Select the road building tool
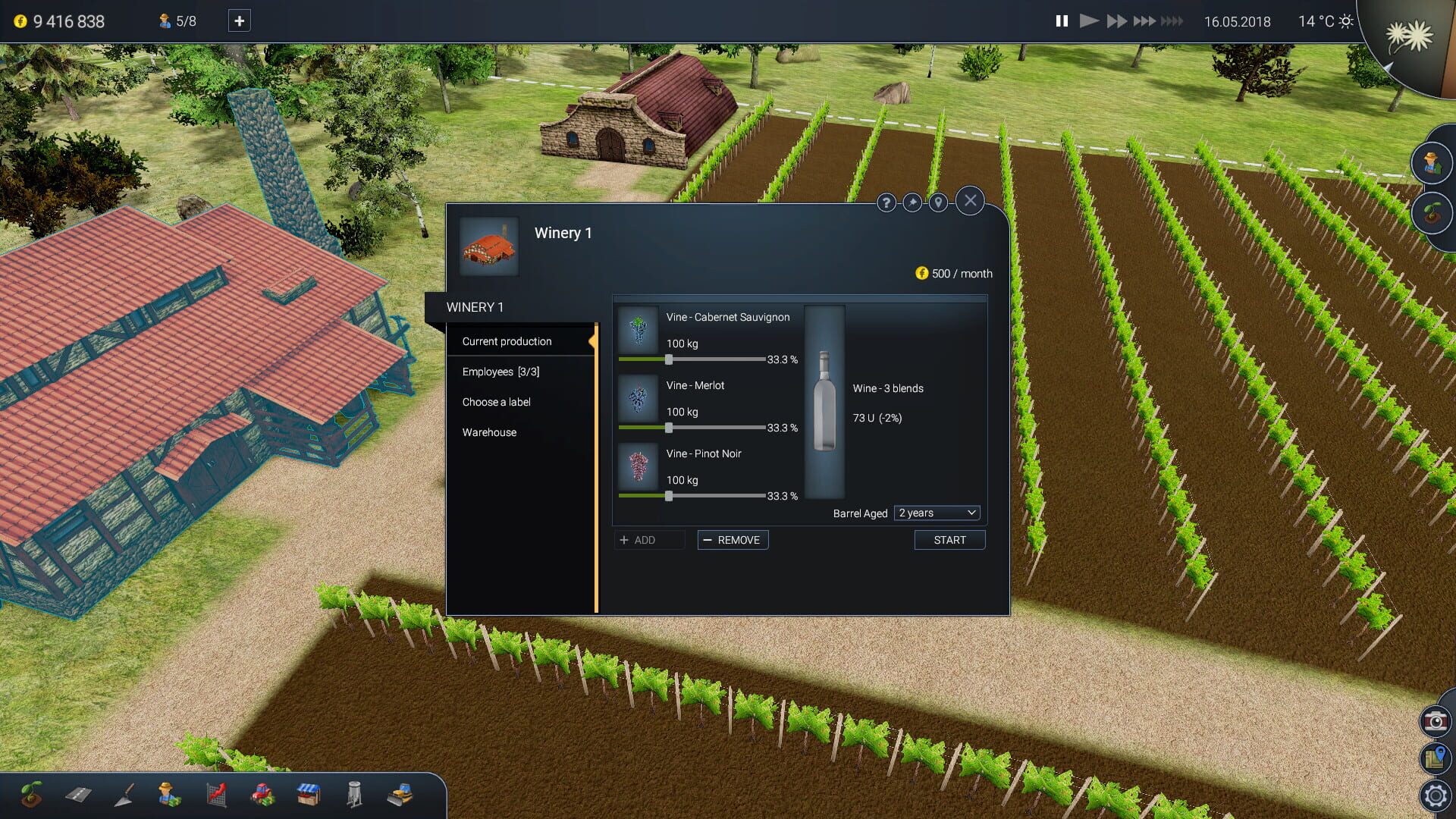This screenshot has width=1456, height=819. (x=77, y=795)
